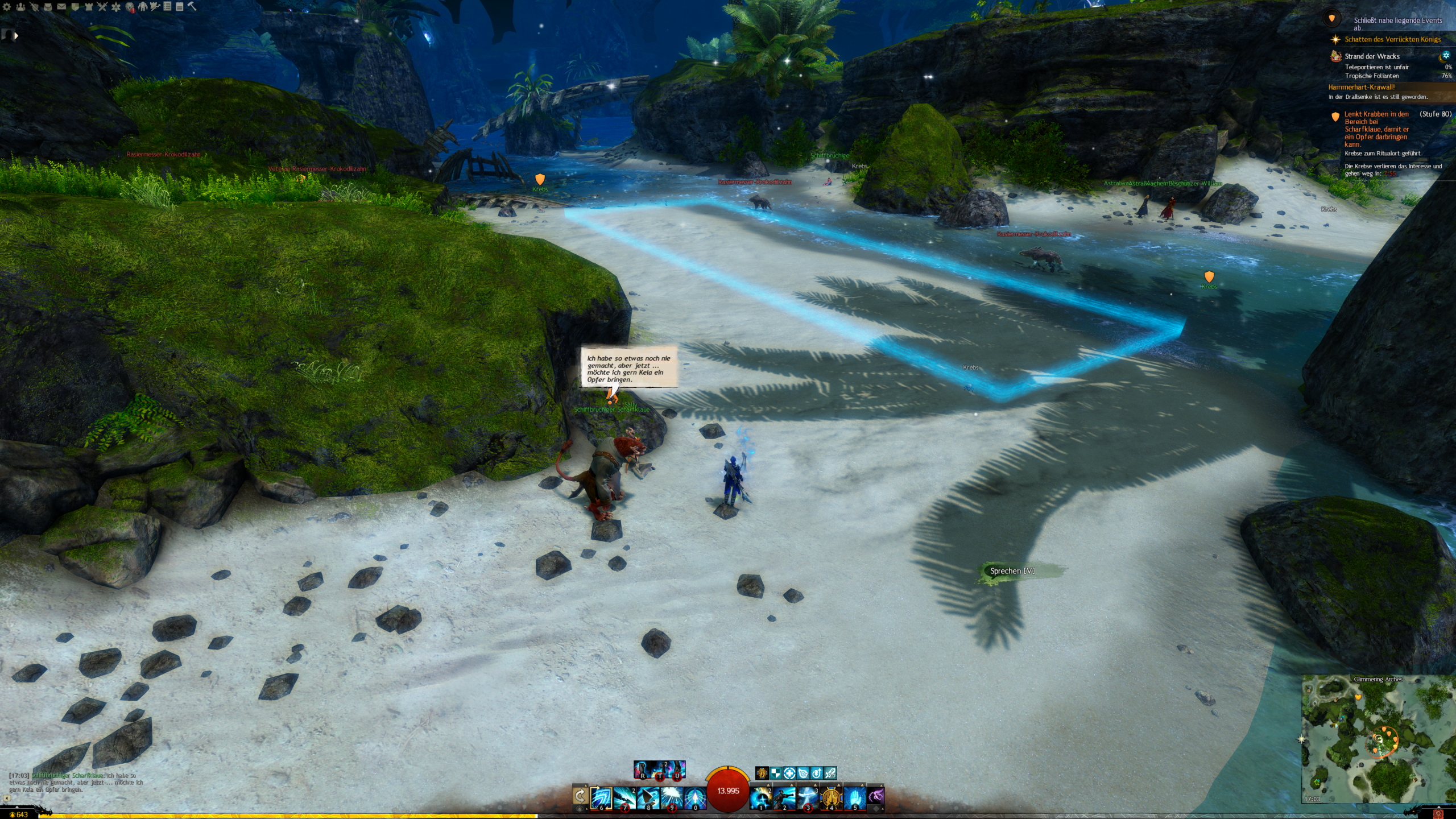Open the hammer icon in the top bar
This screenshot has height=819, width=1456.
pos(192,6)
